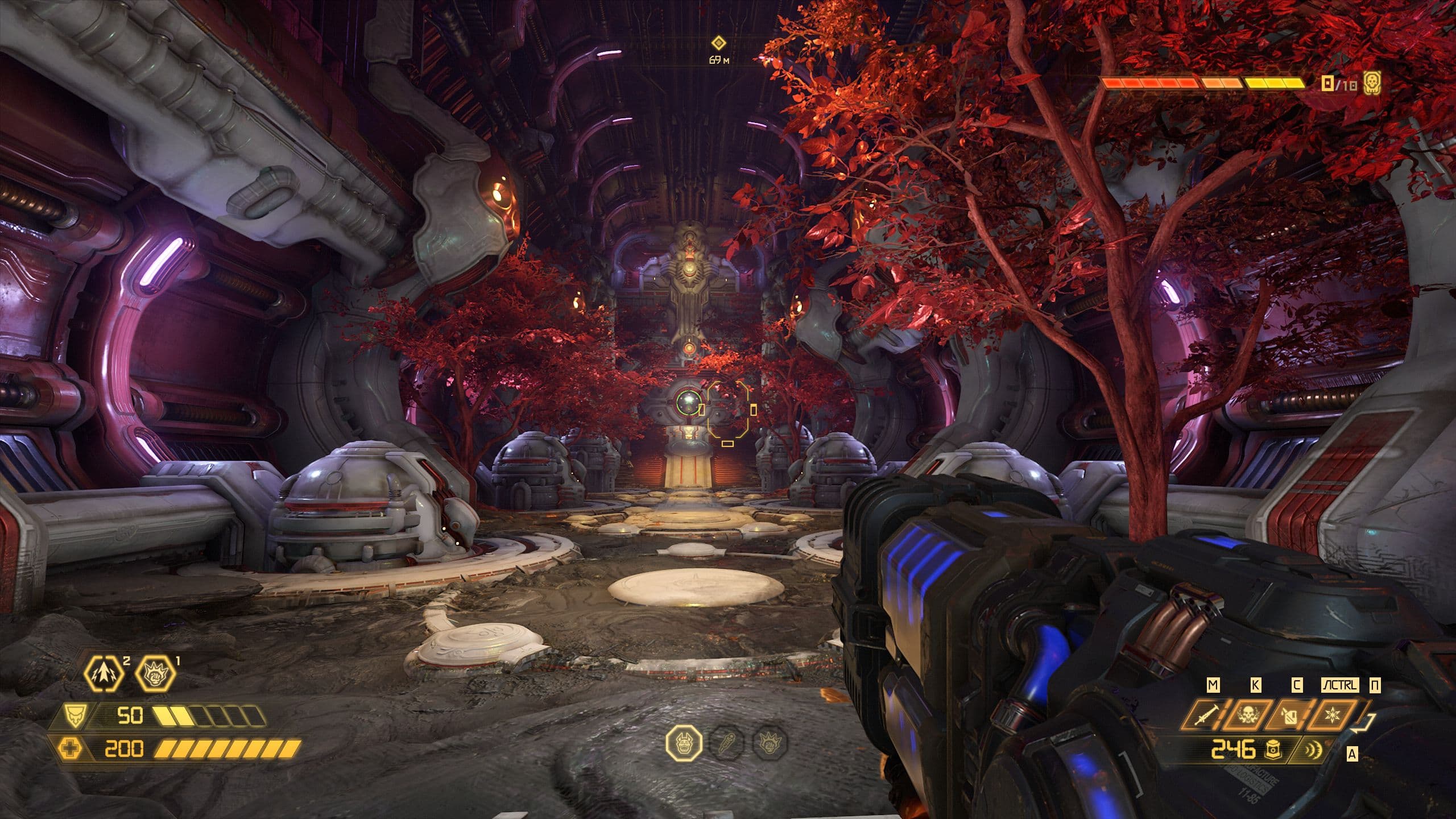Select the objective waypoint diamond marker

(x=719, y=42)
